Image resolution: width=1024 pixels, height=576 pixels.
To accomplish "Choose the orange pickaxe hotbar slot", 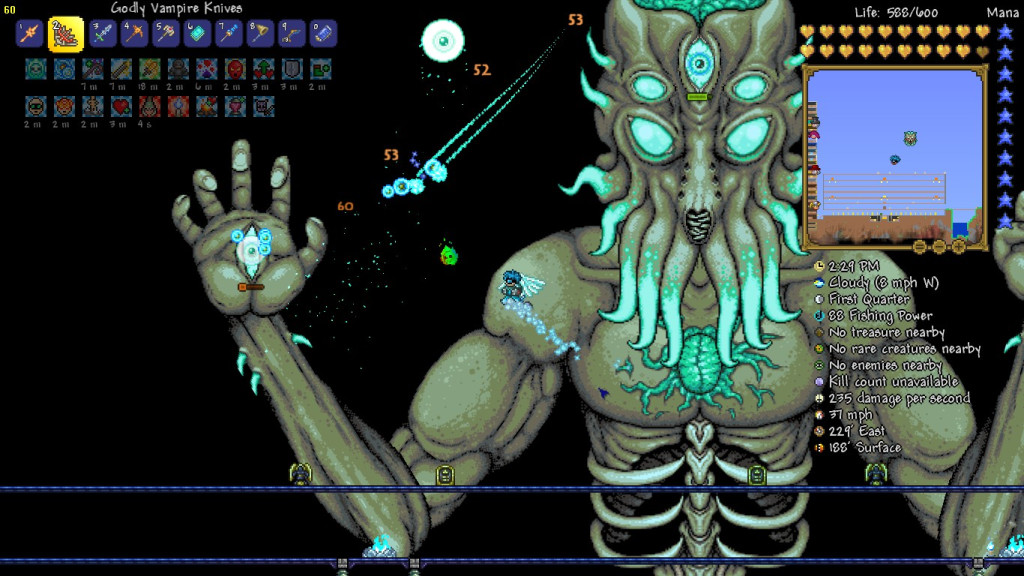I will click(135, 34).
